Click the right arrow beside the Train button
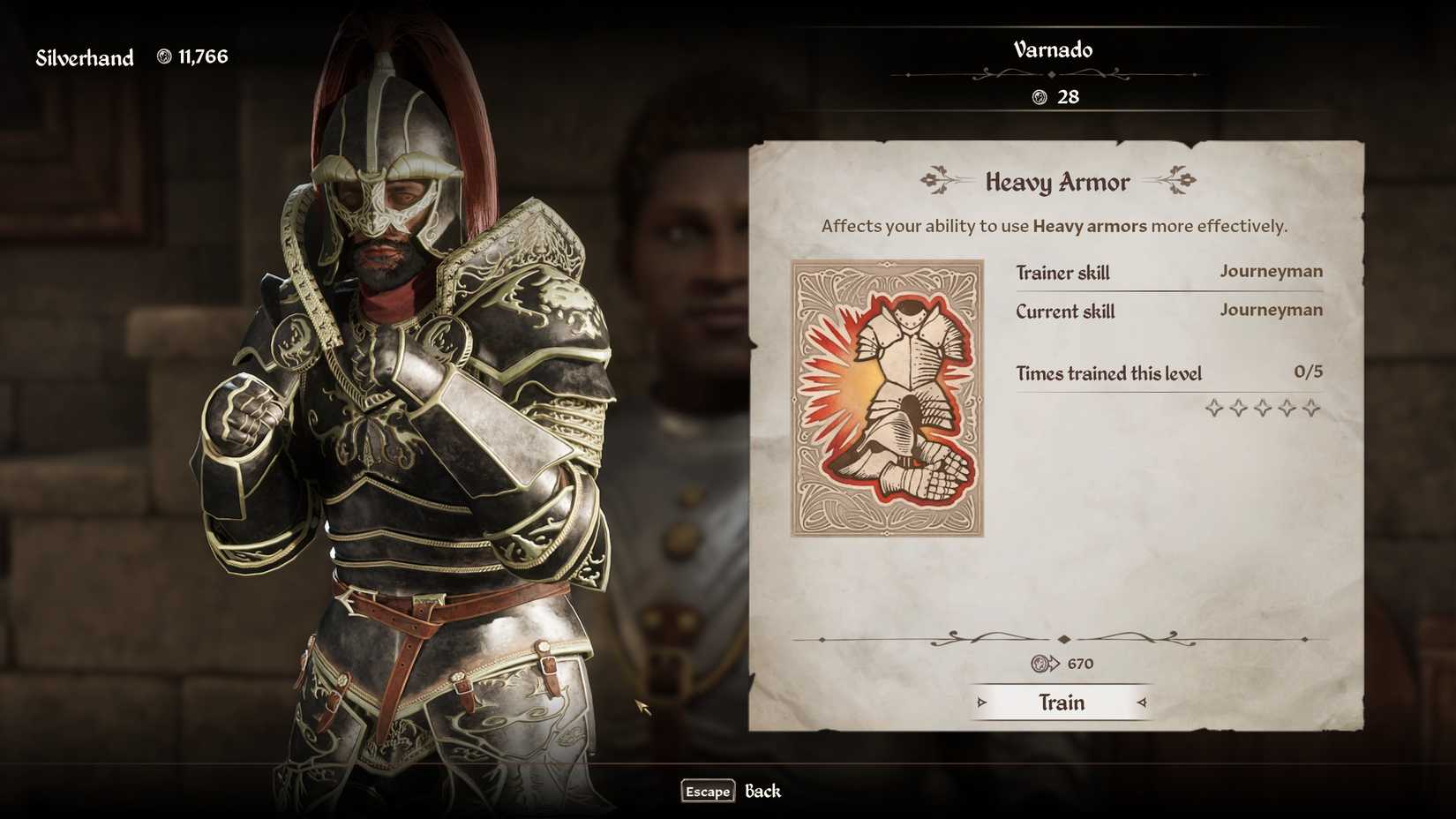 (x=1141, y=703)
